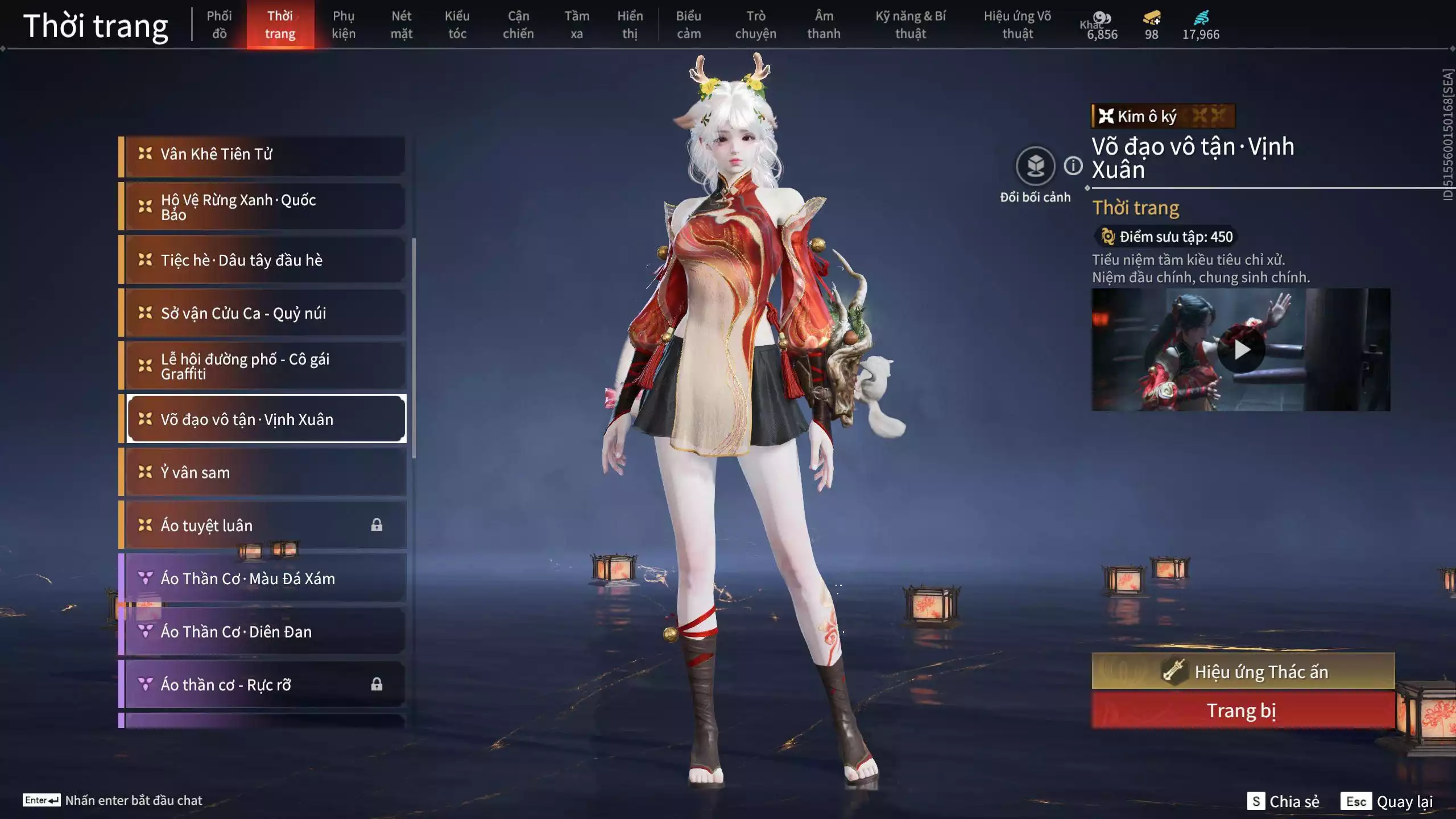Open the Kiểu tóc tab

point(458,24)
